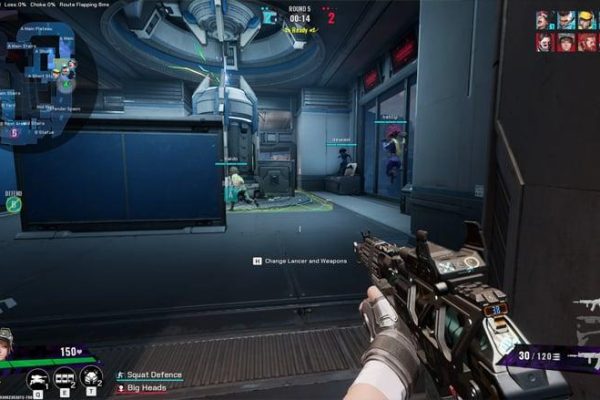
Task: Click the Big Heads card label
Action: pyautogui.click(x=146, y=385)
